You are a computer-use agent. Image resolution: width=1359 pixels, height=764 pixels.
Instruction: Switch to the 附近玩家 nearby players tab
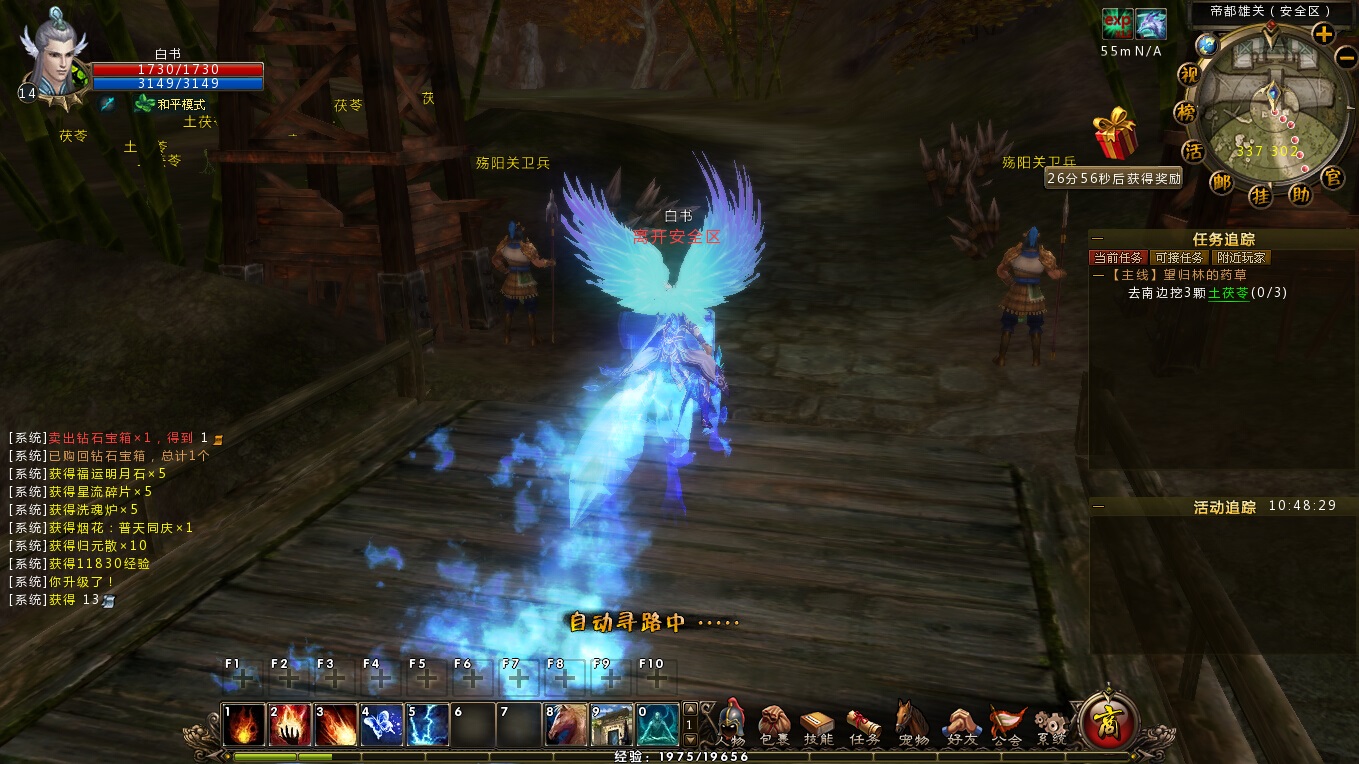coord(1241,258)
